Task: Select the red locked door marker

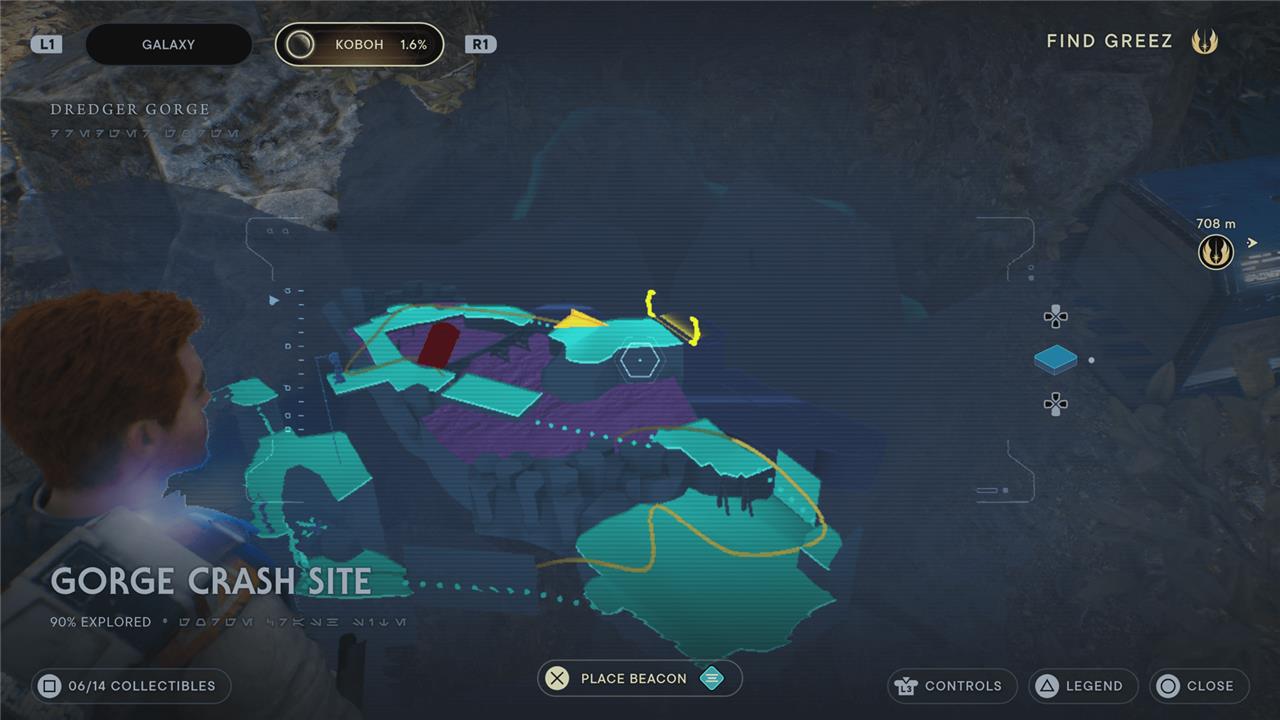Action: click(x=437, y=345)
